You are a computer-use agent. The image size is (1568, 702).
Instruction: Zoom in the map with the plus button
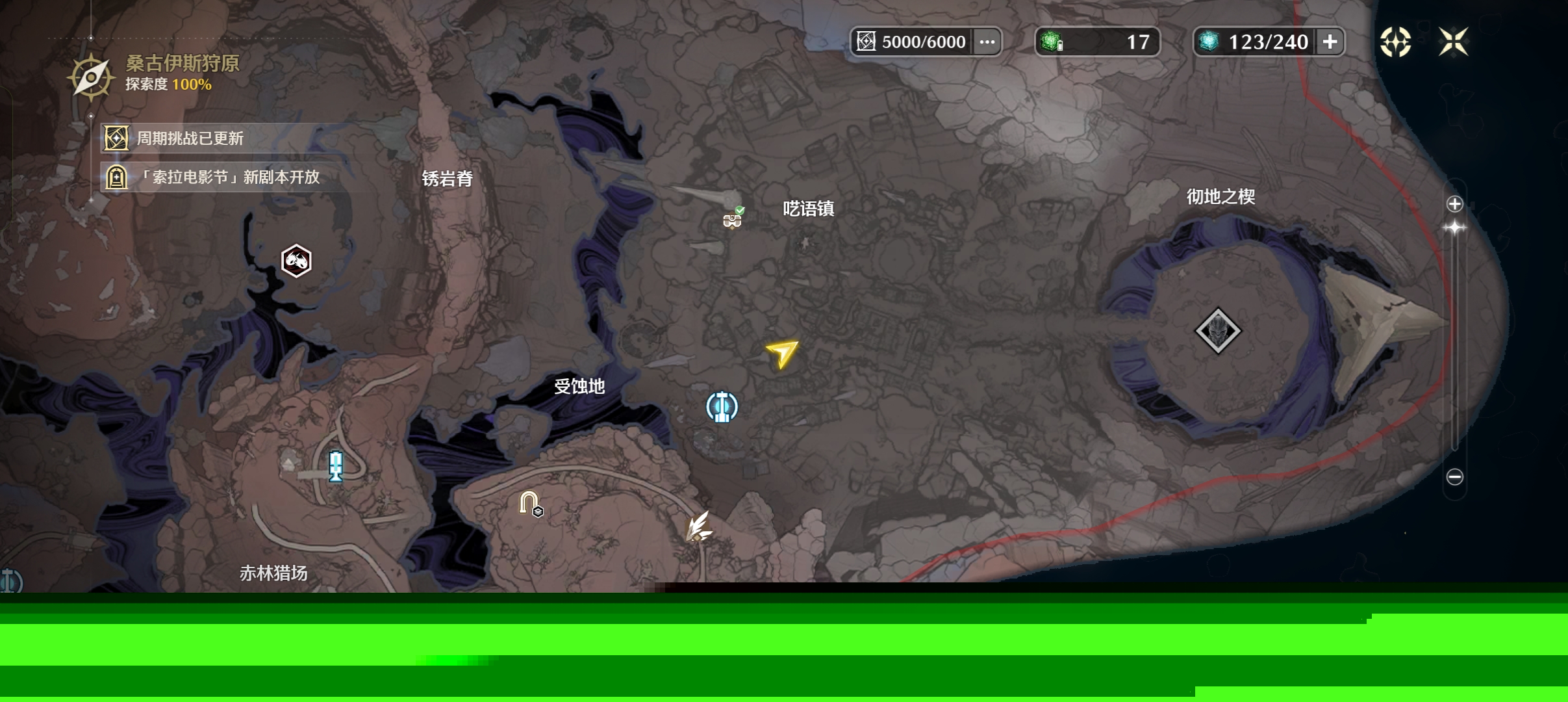click(1454, 204)
